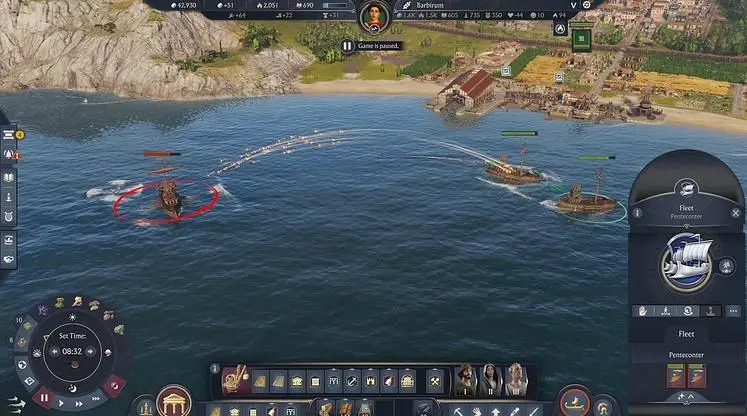Open the helmet military round button
The width and height of the screenshot is (747, 416).
point(606,406)
